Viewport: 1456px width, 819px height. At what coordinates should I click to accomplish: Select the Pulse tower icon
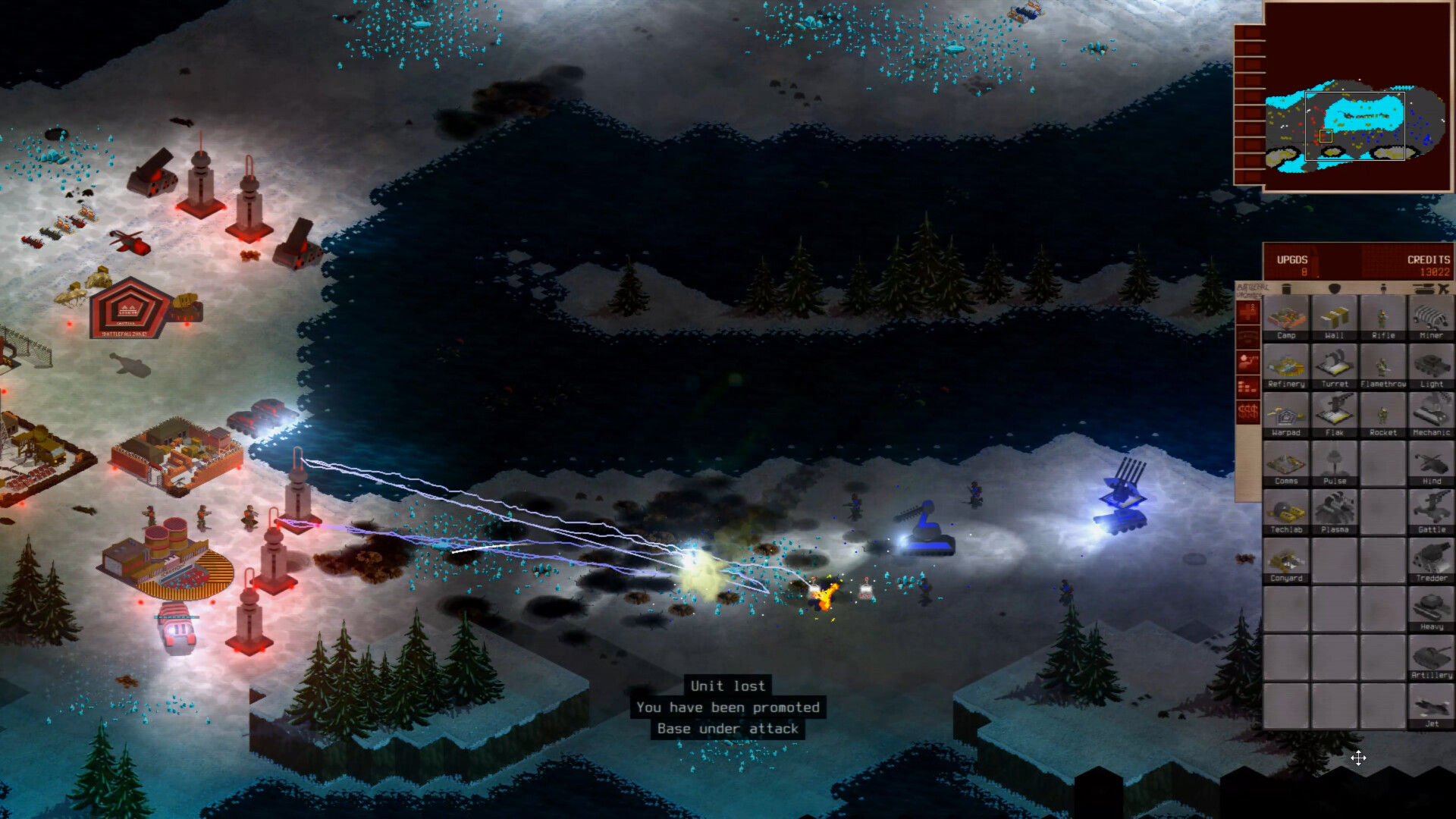(x=1335, y=463)
